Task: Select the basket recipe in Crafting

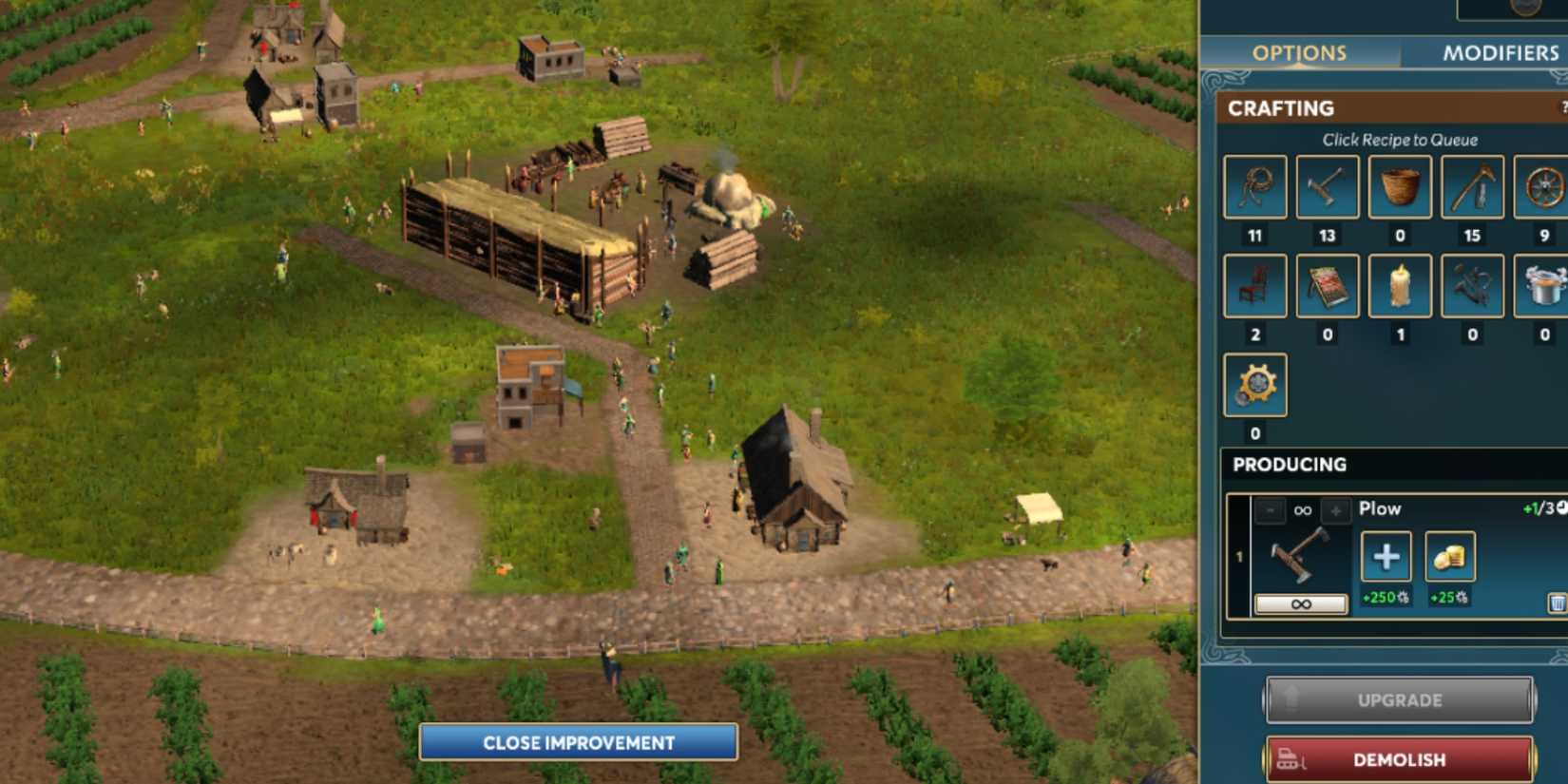Action: coord(1400,187)
